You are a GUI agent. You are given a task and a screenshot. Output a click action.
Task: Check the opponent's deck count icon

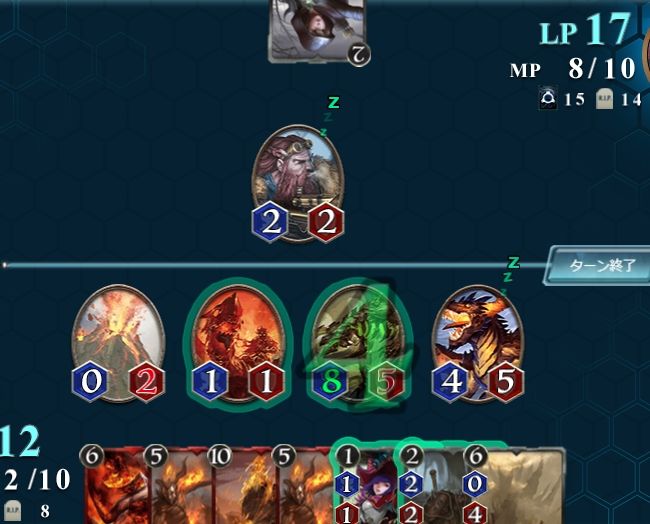pos(548,99)
